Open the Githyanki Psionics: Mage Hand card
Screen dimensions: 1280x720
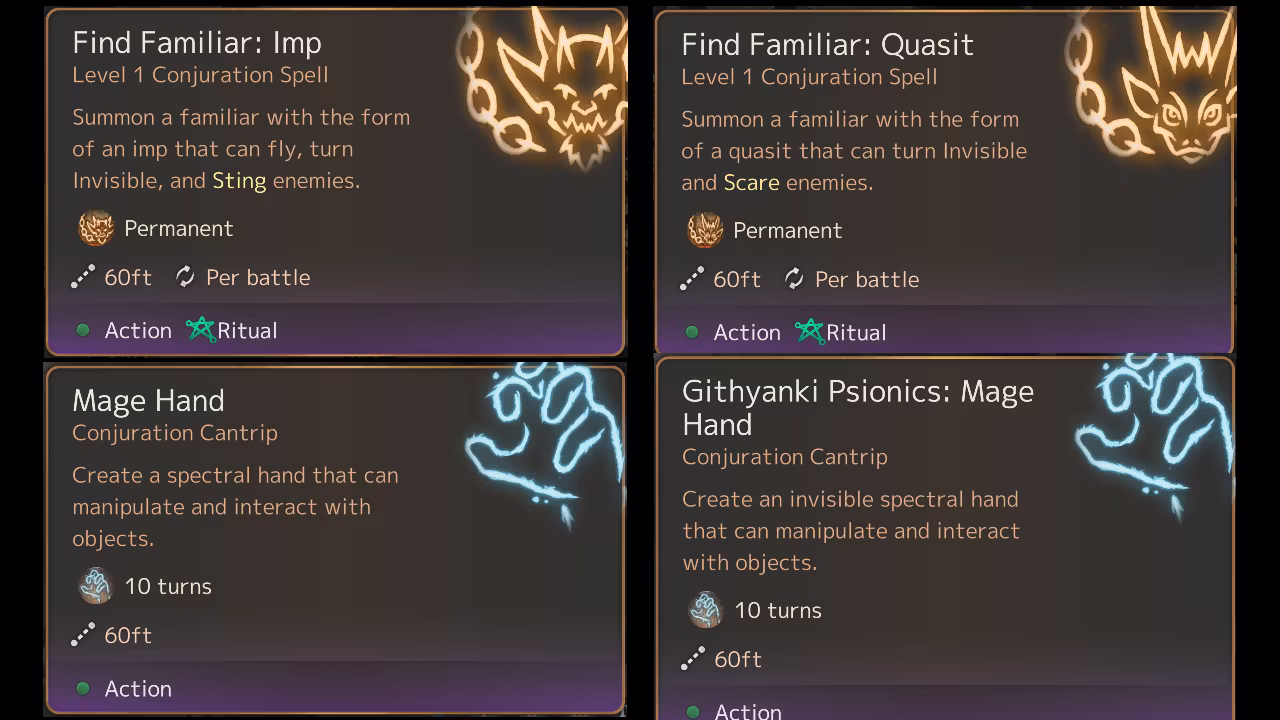point(944,540)
